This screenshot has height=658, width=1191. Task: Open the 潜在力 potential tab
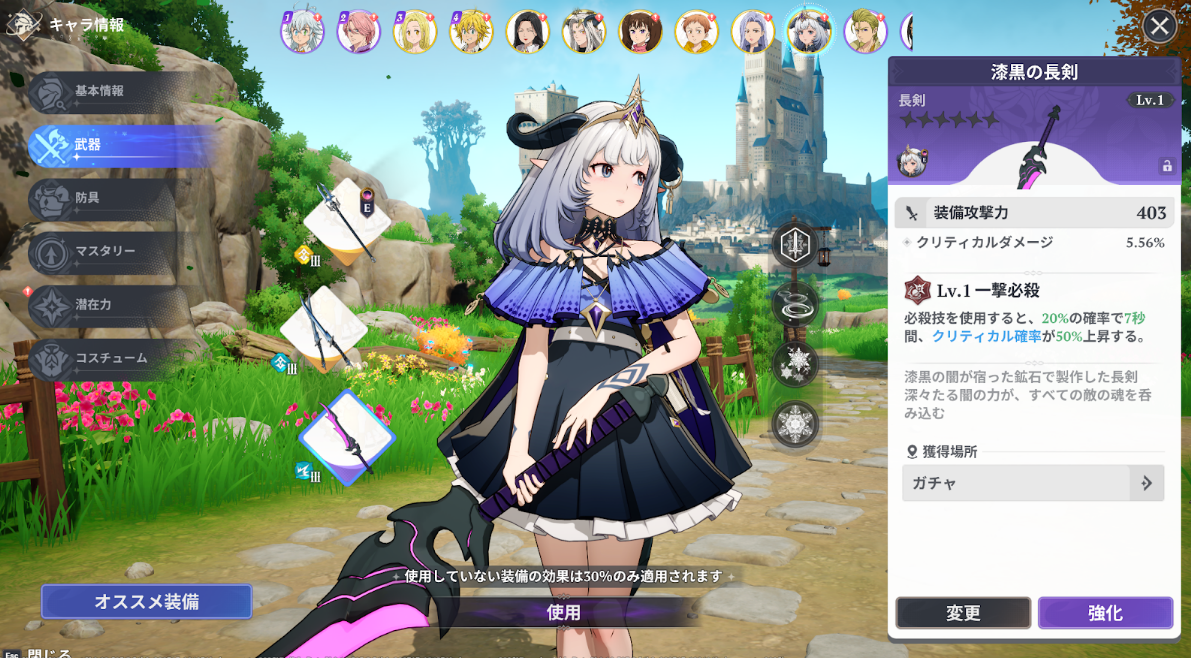(x=100, y=305)
